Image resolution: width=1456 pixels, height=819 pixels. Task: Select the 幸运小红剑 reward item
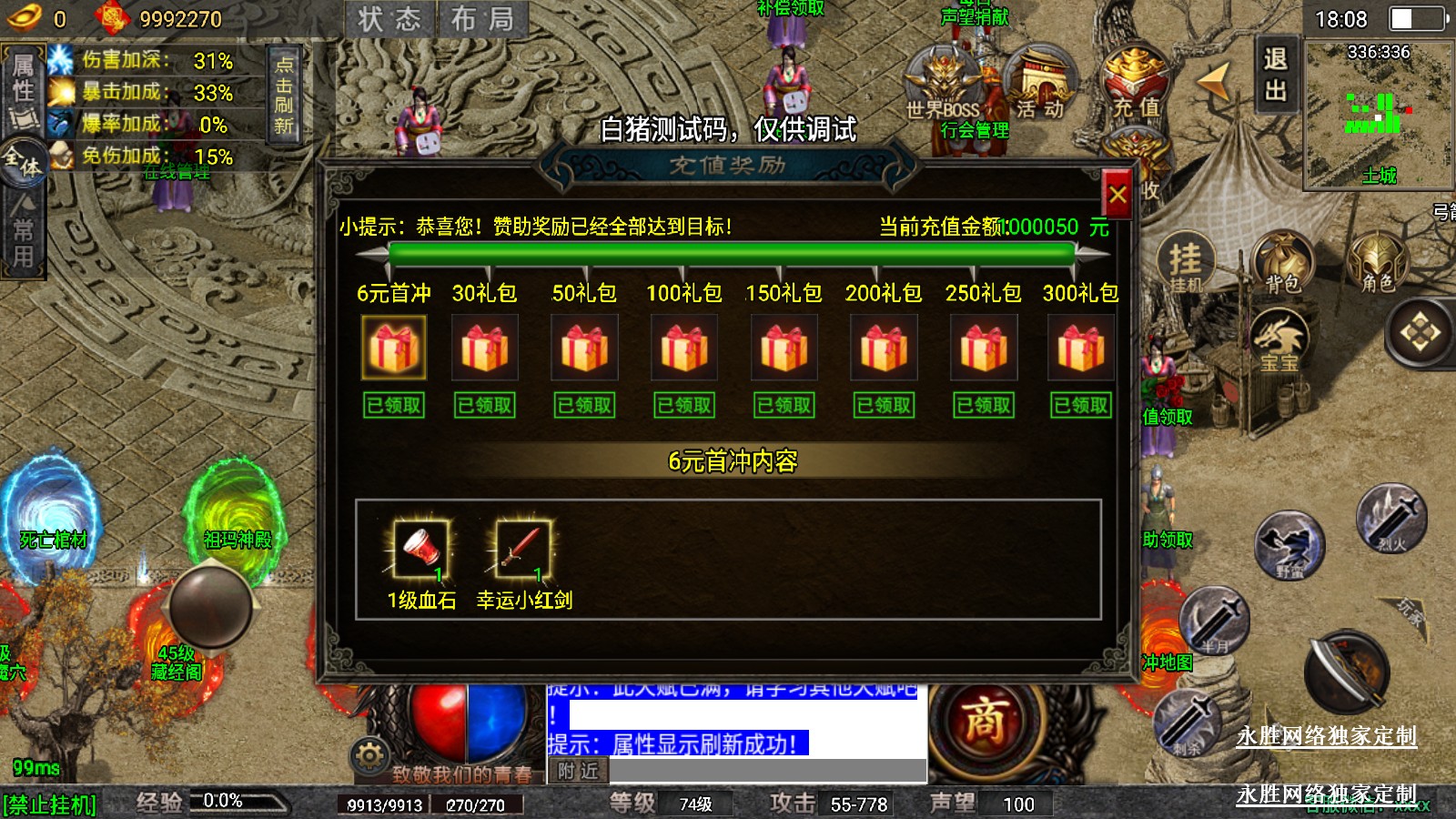pyautogui.click(x=522, y=548)
